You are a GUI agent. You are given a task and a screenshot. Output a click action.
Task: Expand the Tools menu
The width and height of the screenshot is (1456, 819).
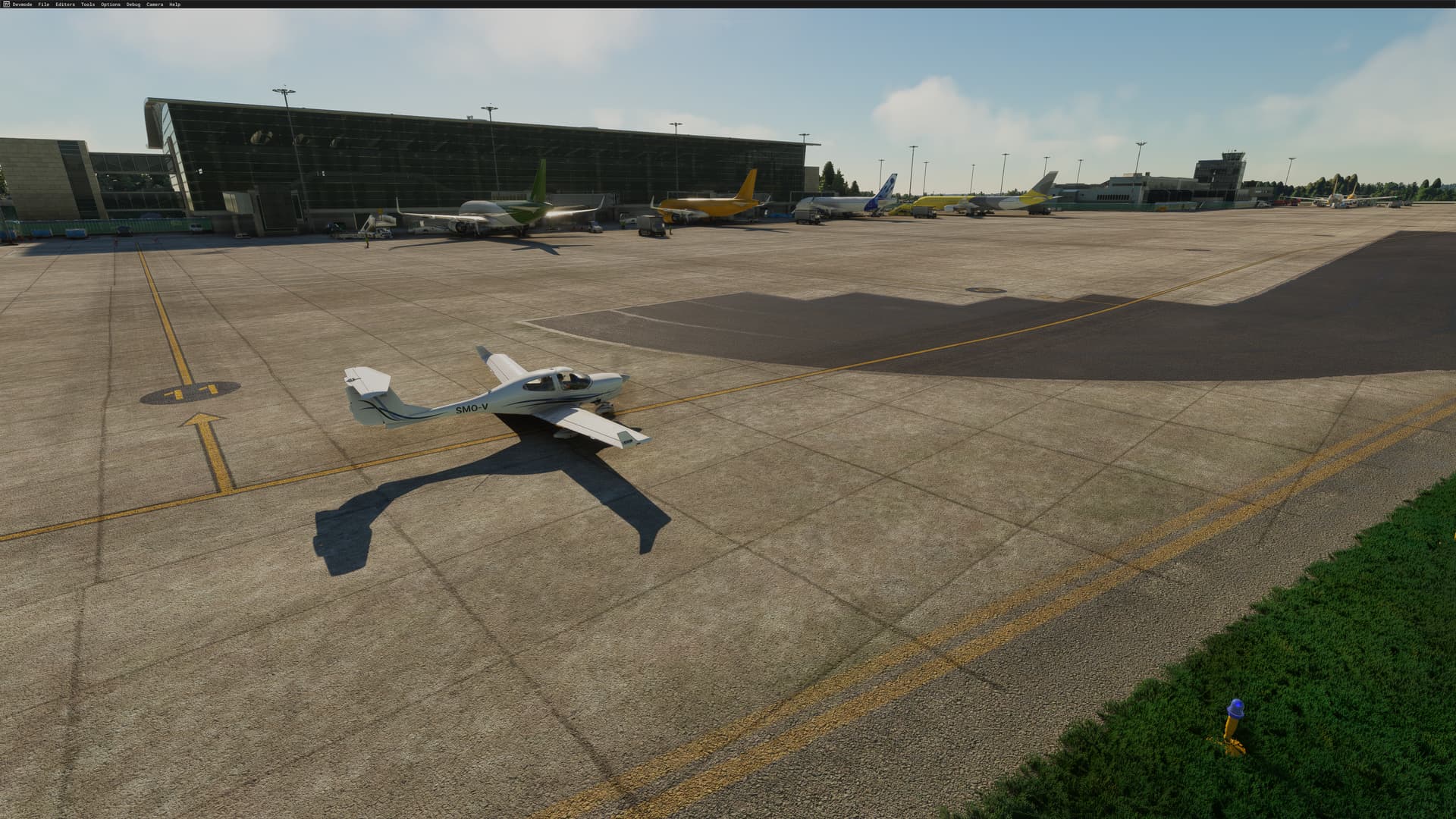click(88, 5)
